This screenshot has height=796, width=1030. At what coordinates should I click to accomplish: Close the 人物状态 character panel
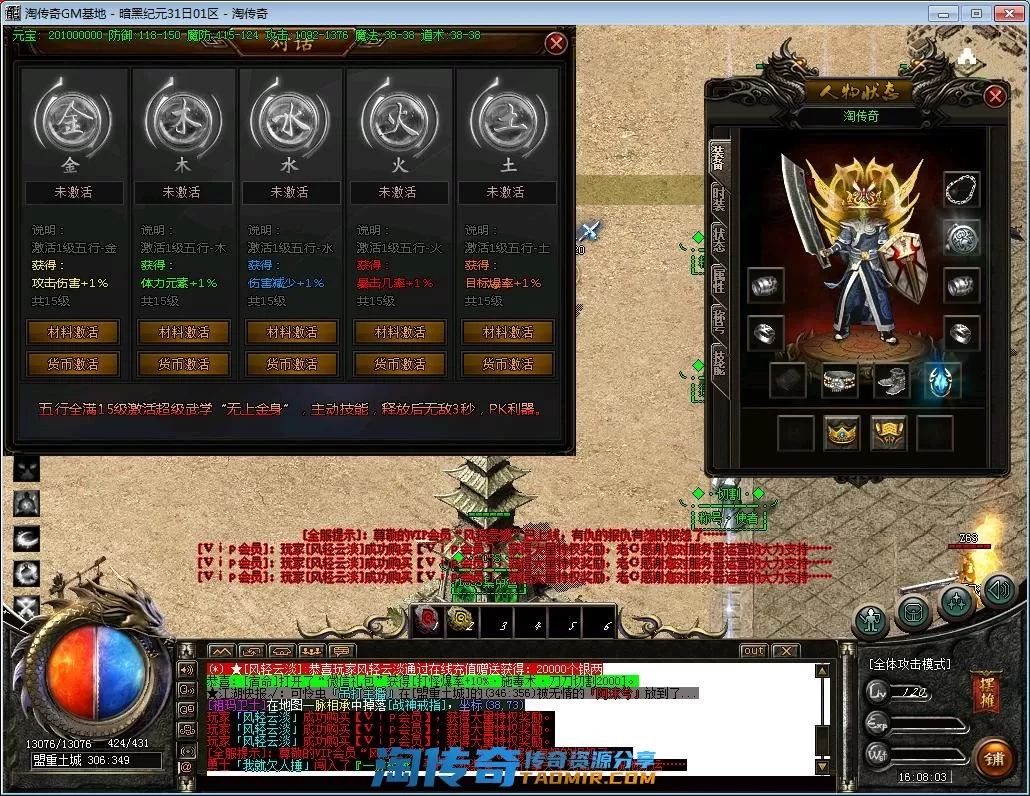point(994,96)
